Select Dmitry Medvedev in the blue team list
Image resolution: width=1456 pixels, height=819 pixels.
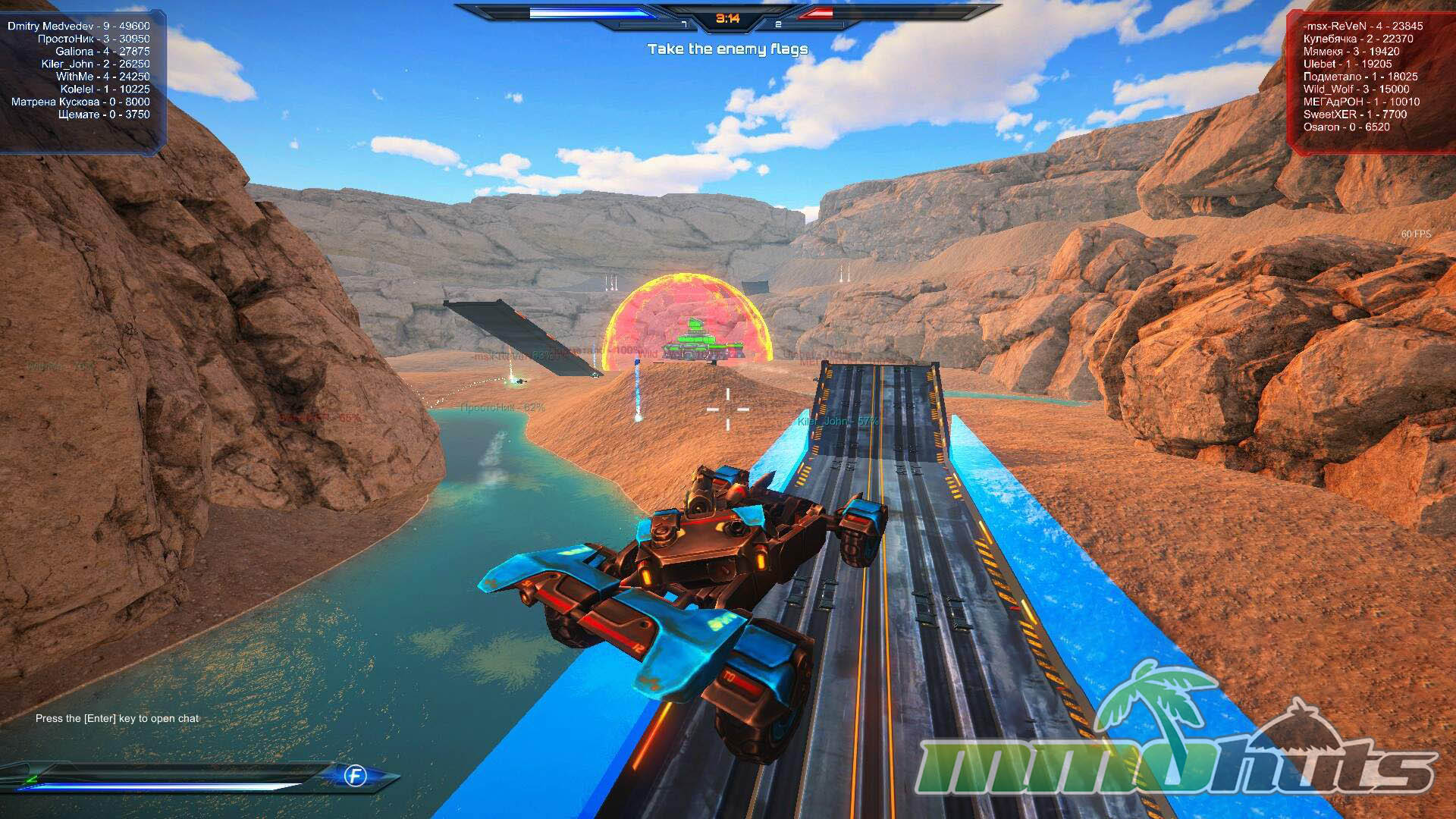coord(79,26)
